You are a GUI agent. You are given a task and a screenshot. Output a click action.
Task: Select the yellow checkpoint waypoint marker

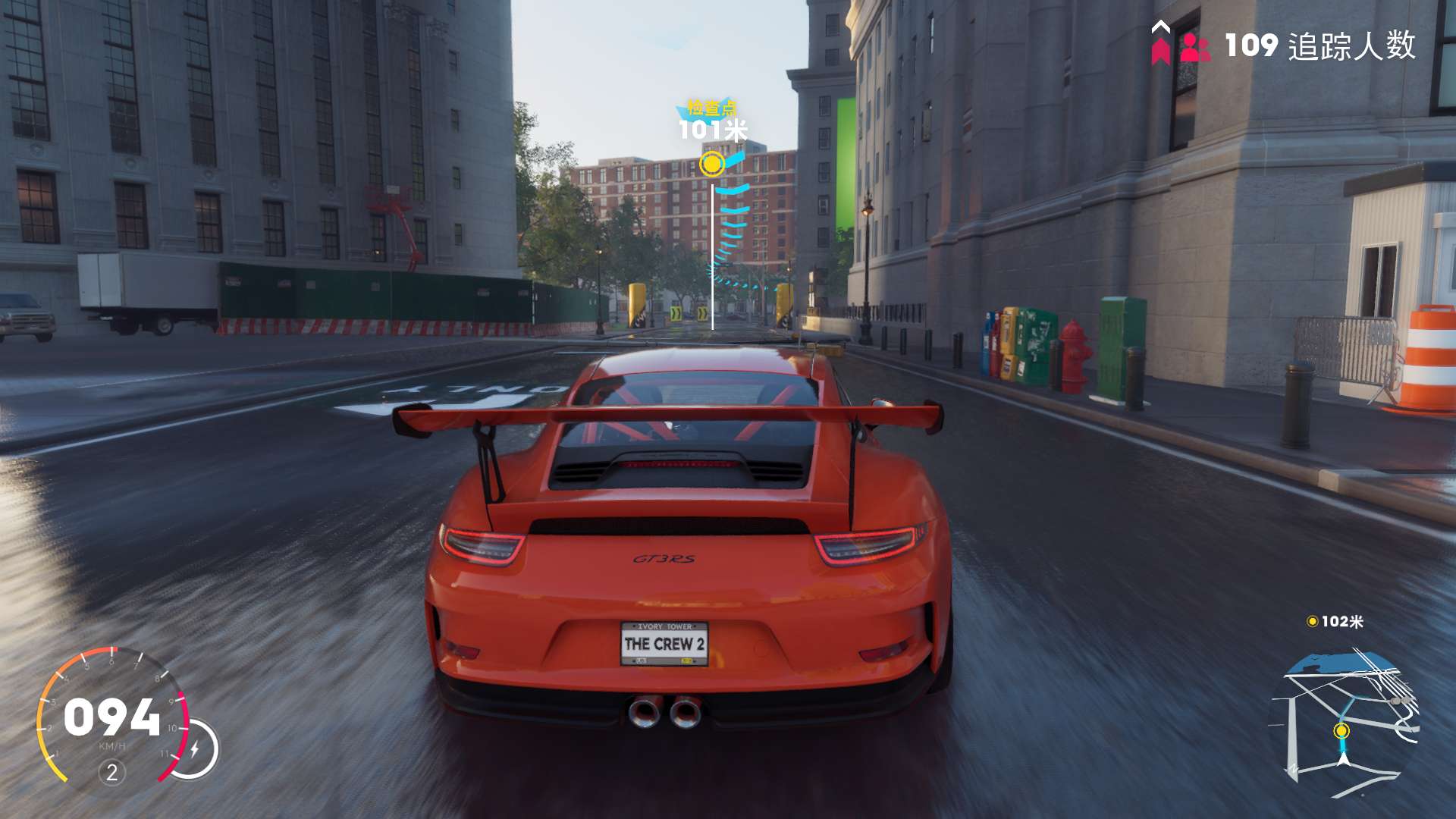[x=711, y=163]
